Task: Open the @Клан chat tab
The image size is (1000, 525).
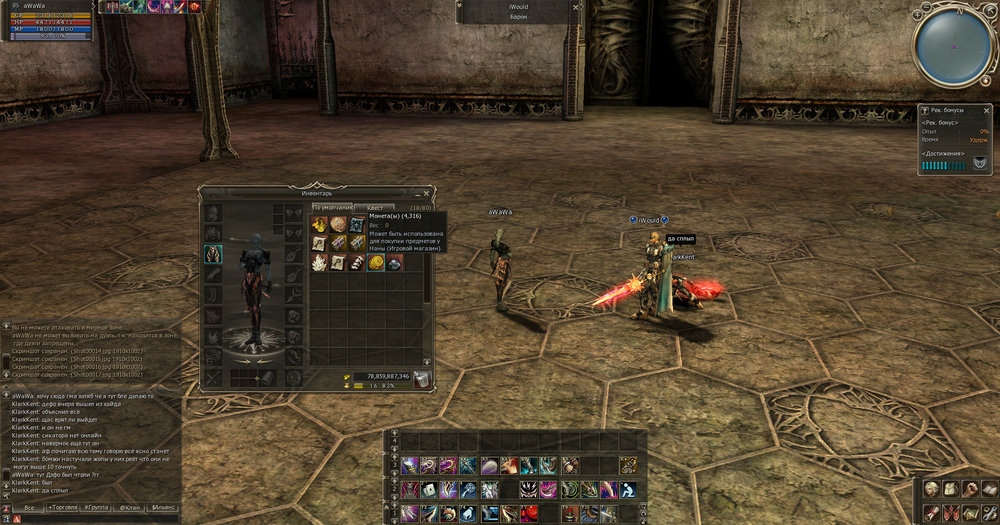Action: tap(131, 508)
